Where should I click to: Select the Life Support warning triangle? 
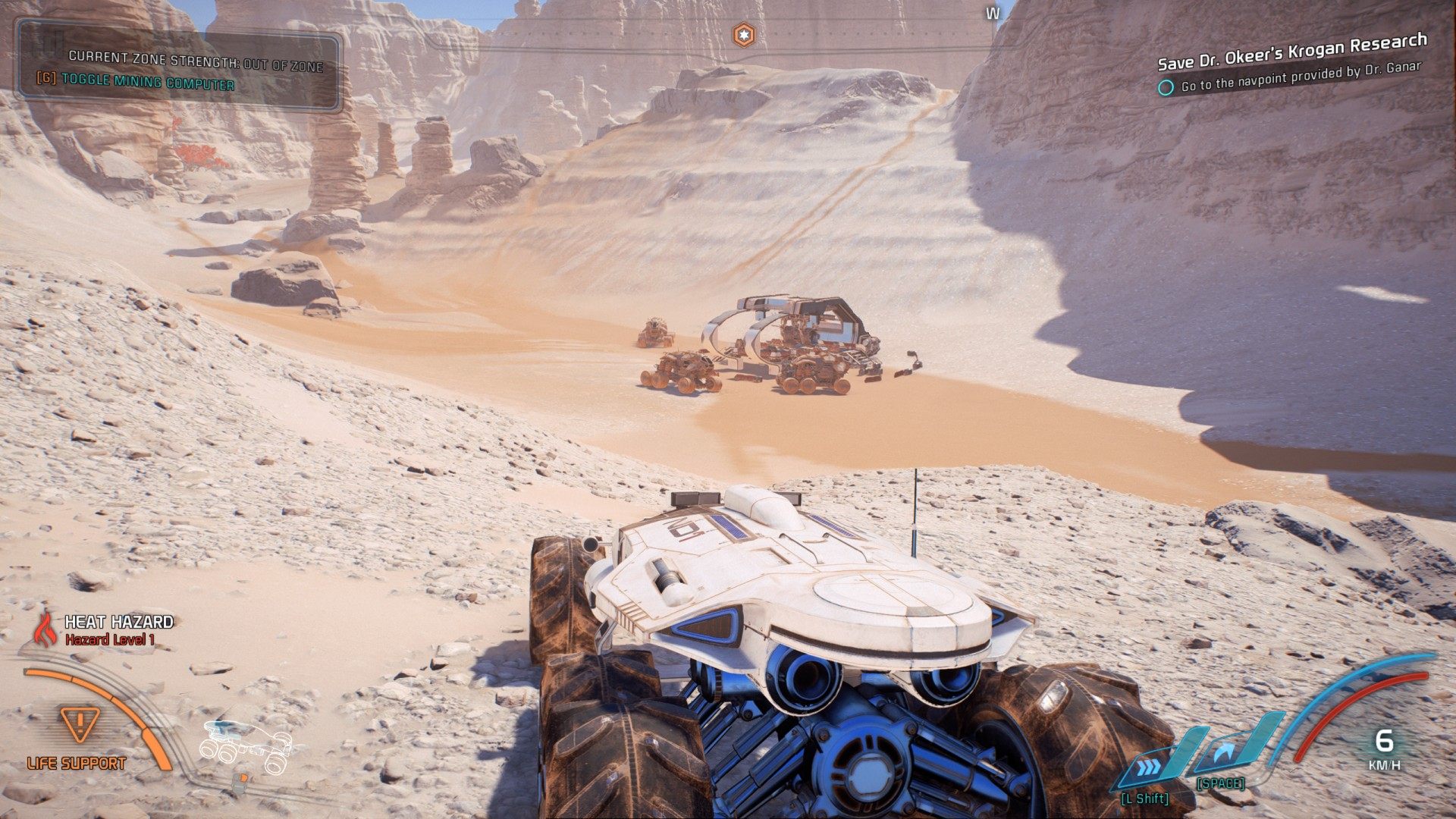click(x=76, y=726)
